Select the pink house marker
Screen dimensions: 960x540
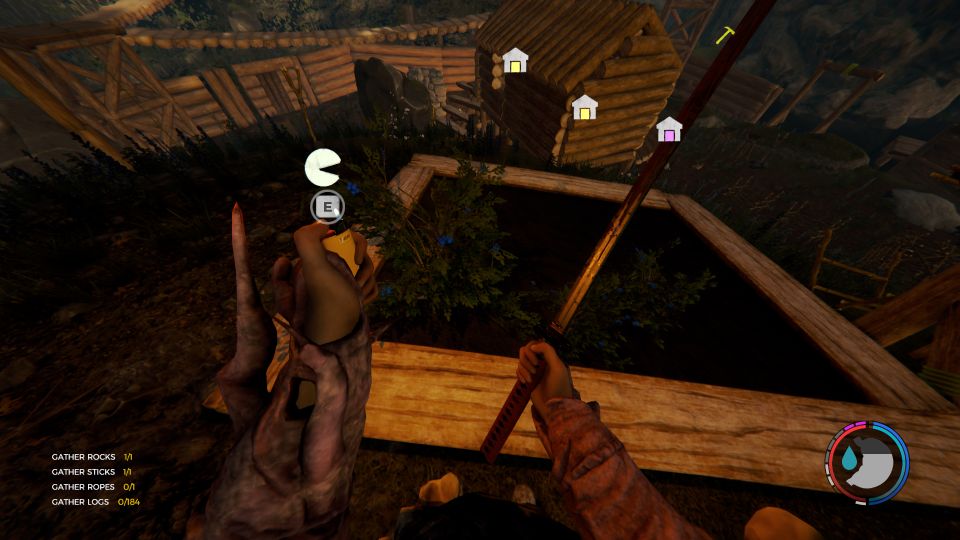pyautogui.click(x=669, y=130)
